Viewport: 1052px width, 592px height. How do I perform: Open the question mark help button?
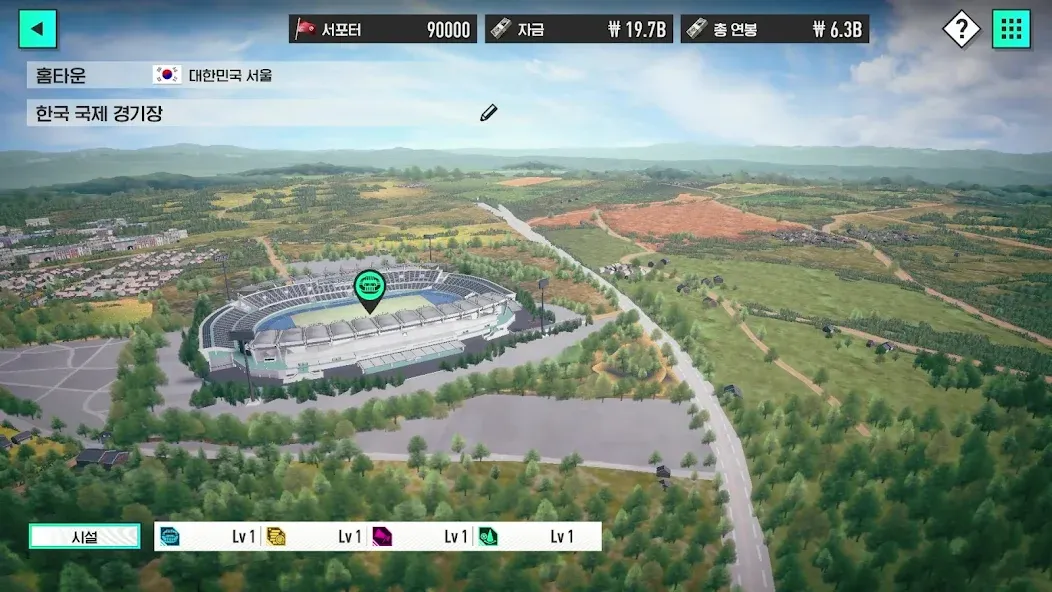click(961, 29)
